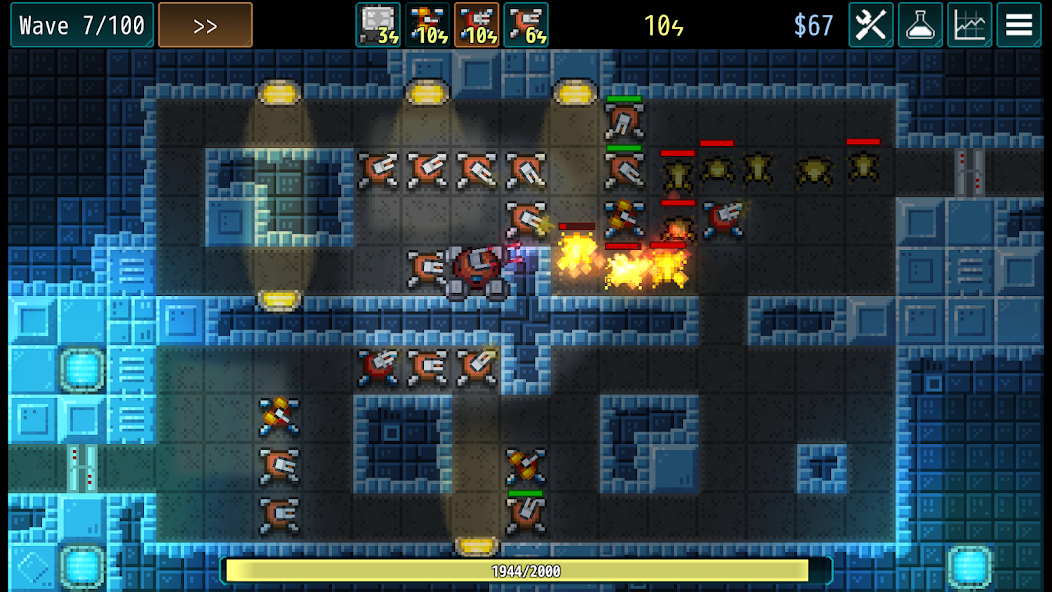Select the gray wall block costing 3 energy
The height and width of the screenshot is (592, 1052).
(378, 25)
